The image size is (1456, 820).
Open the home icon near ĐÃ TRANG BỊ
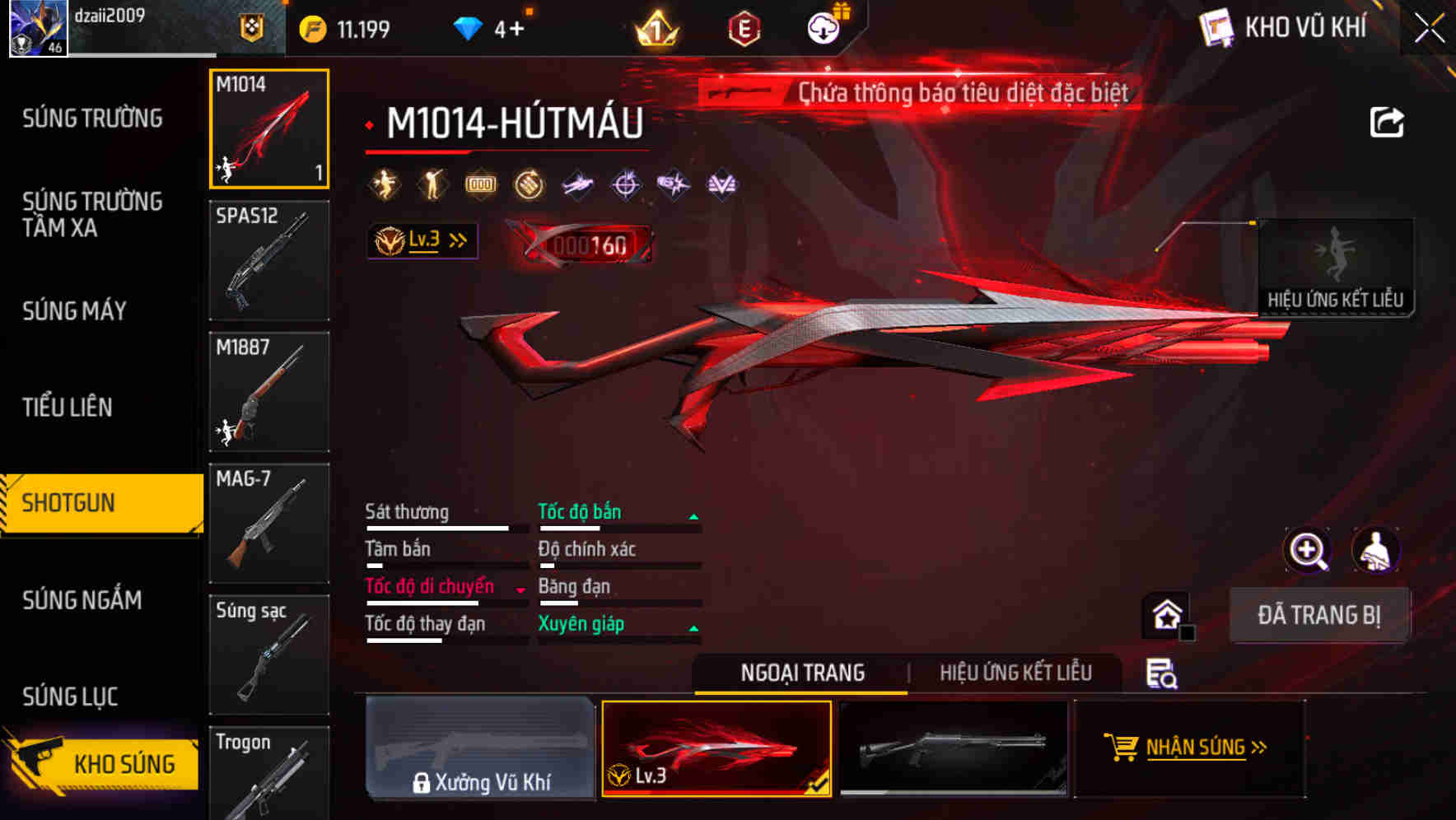click(1164, 613)
